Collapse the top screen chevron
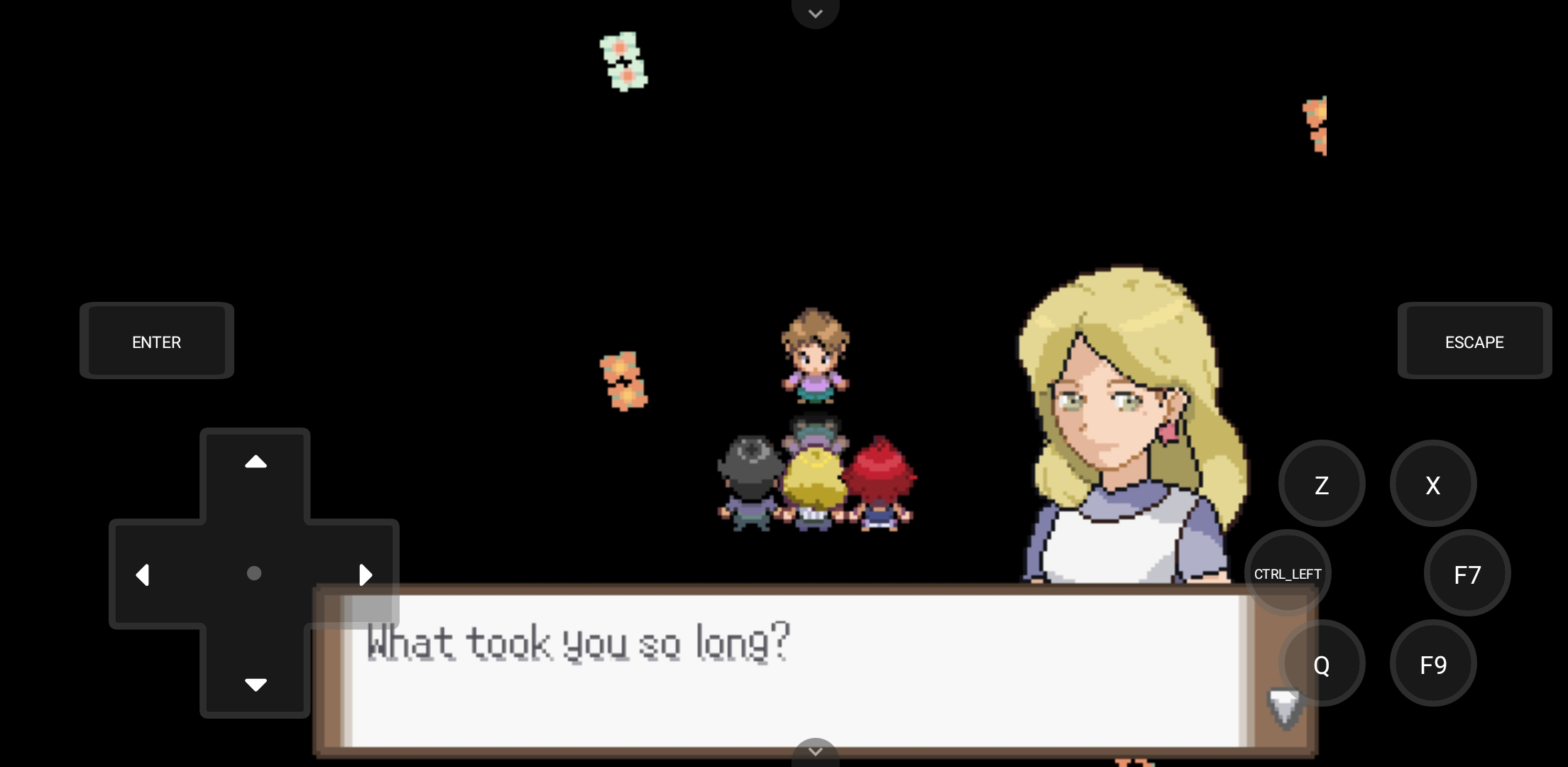The image size is (1568, 767). [x=815, y=13]
